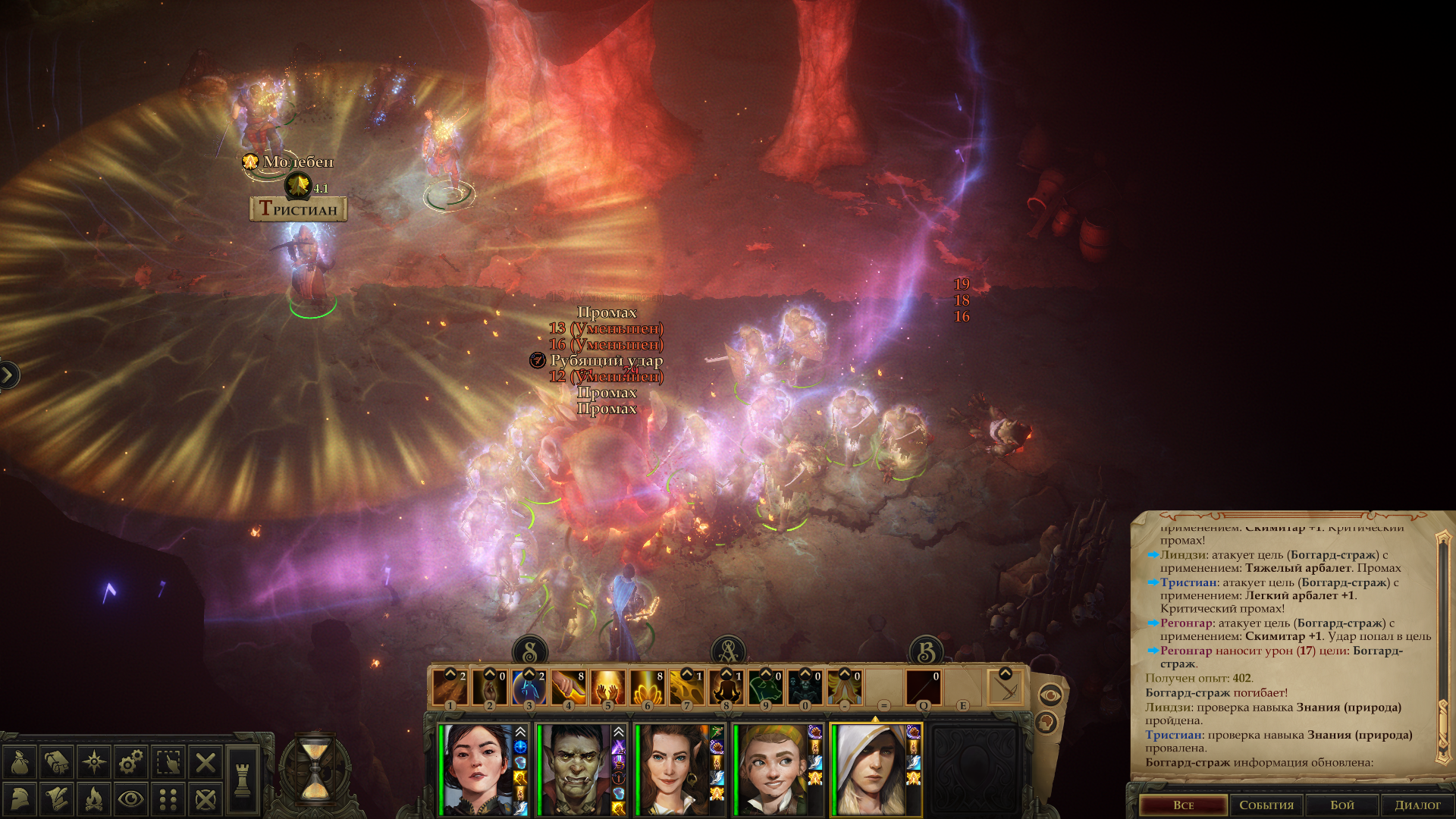This screenshot has width=1456, height=819.
Task: Open game settings gears icon
Action: click(130, 762)
